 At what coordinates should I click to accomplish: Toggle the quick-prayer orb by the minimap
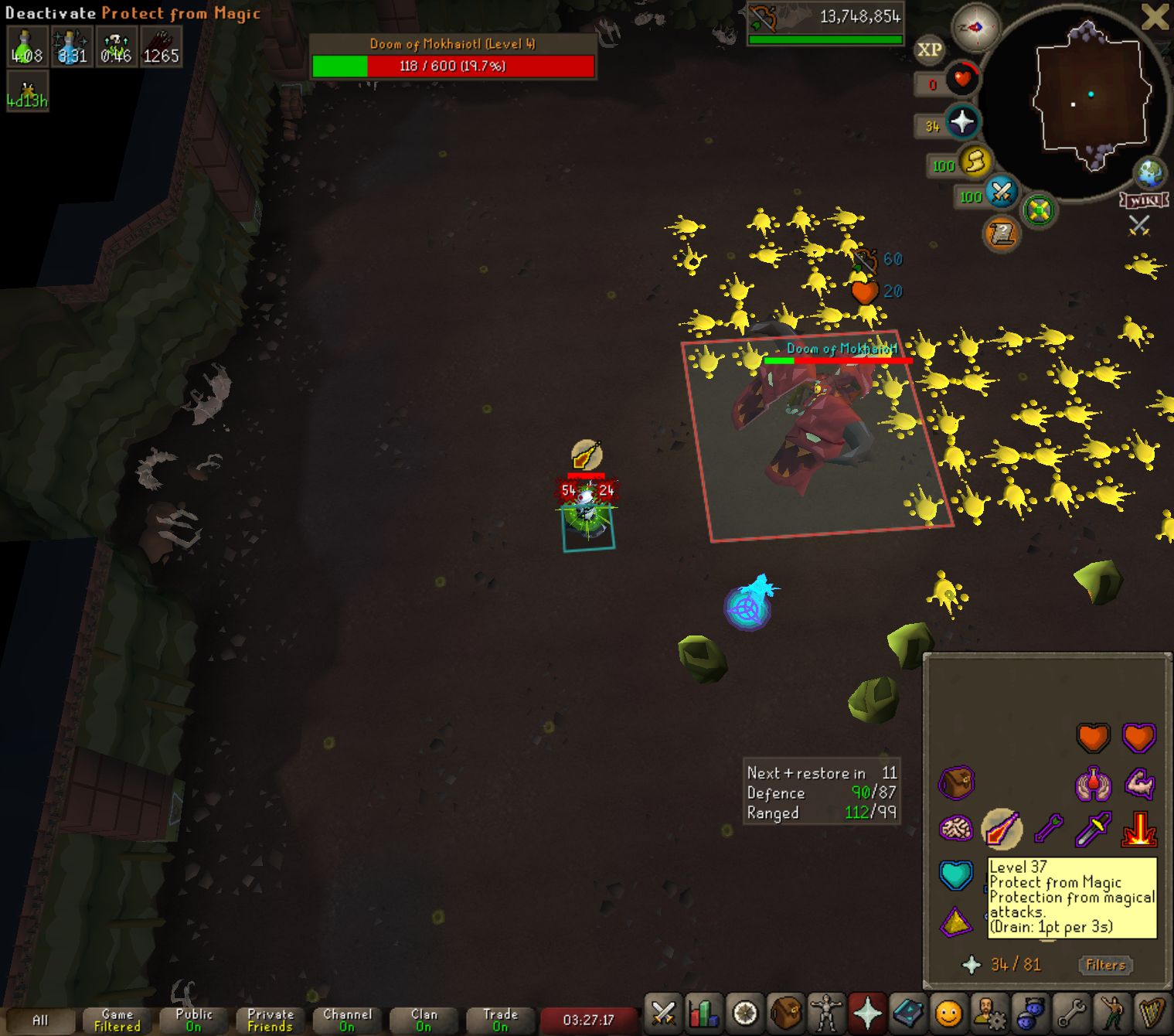pos(962,121)
